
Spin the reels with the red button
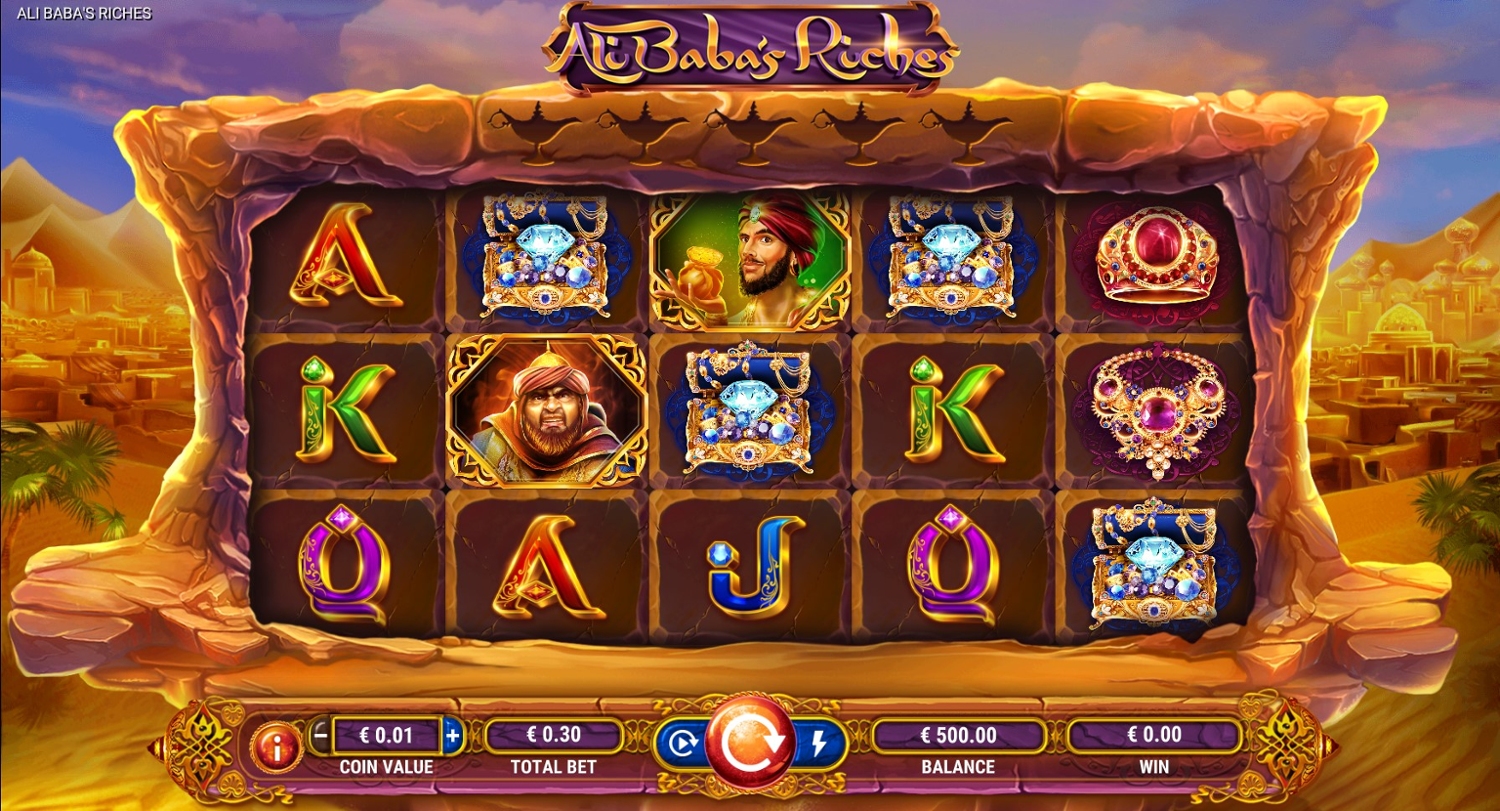point(749,742)
